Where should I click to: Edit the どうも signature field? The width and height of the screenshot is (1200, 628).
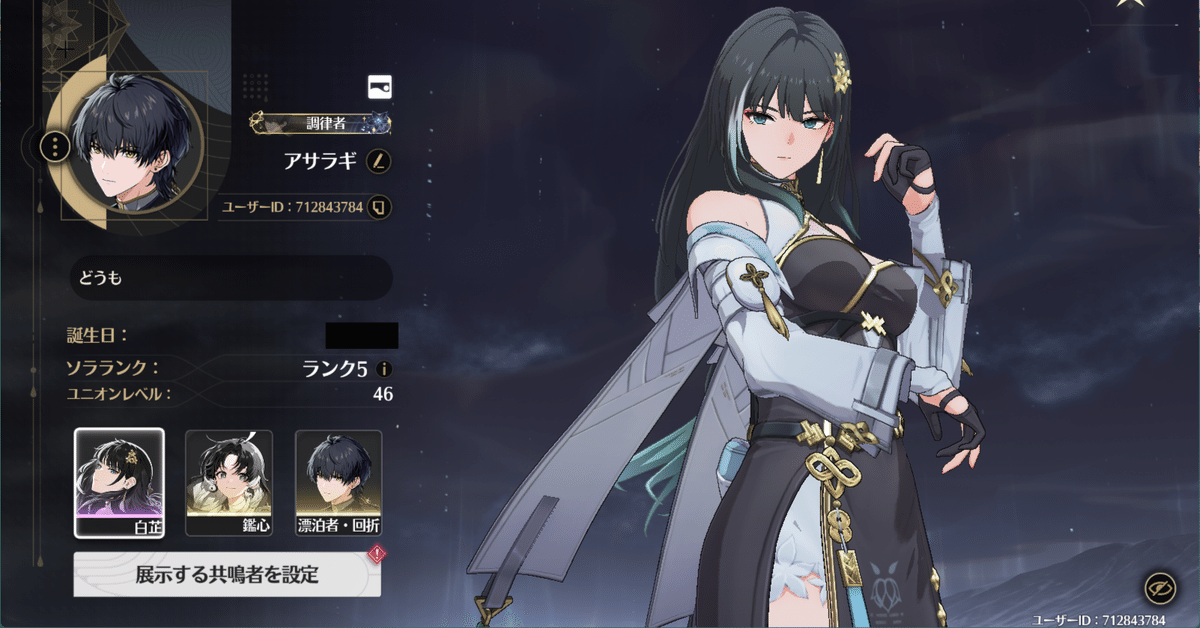tap(231, 278)
